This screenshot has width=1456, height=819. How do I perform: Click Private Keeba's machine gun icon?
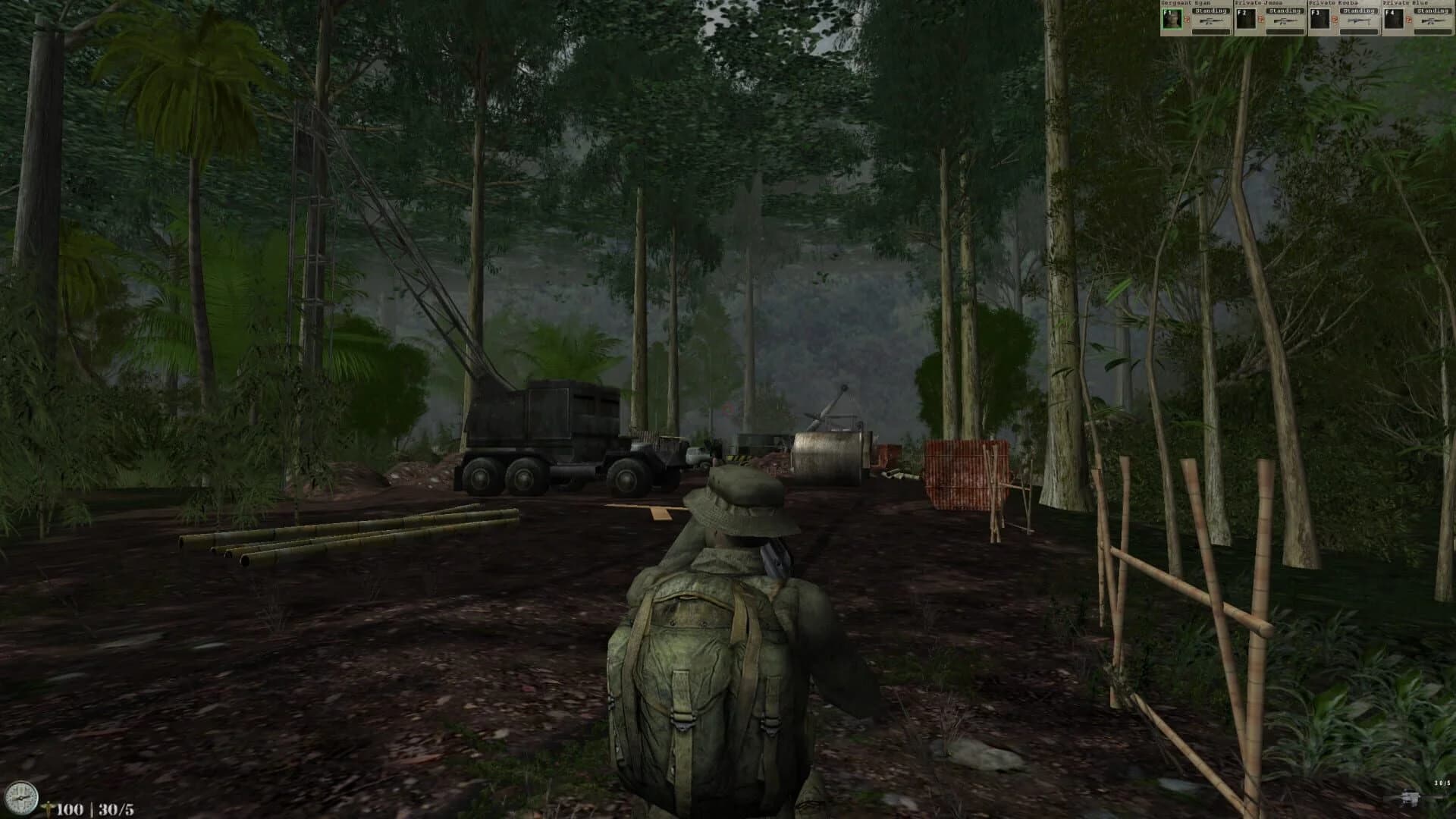tap(1358, 21)
